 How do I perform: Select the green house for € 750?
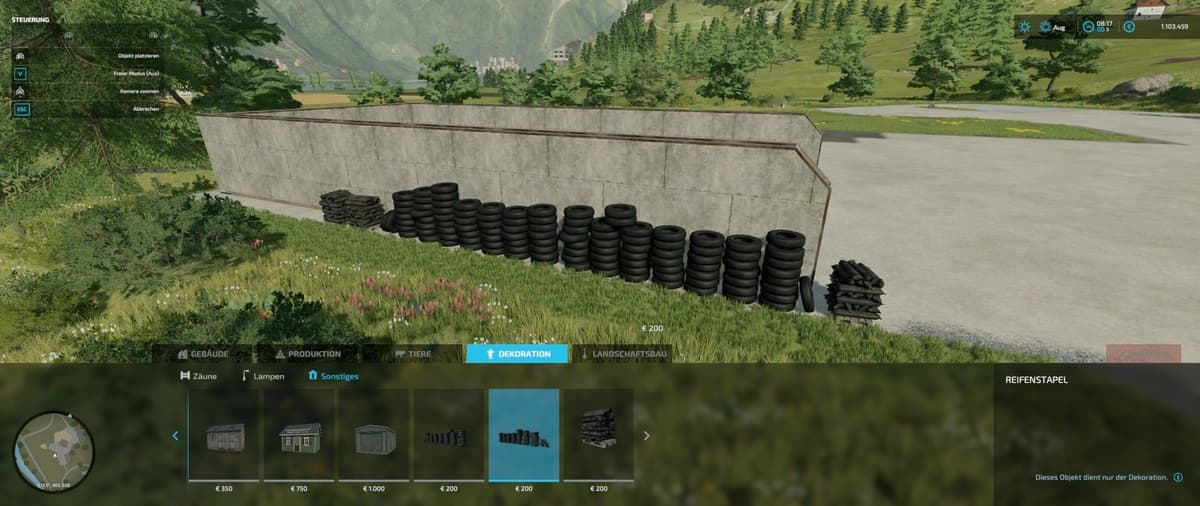pos(299,436)
